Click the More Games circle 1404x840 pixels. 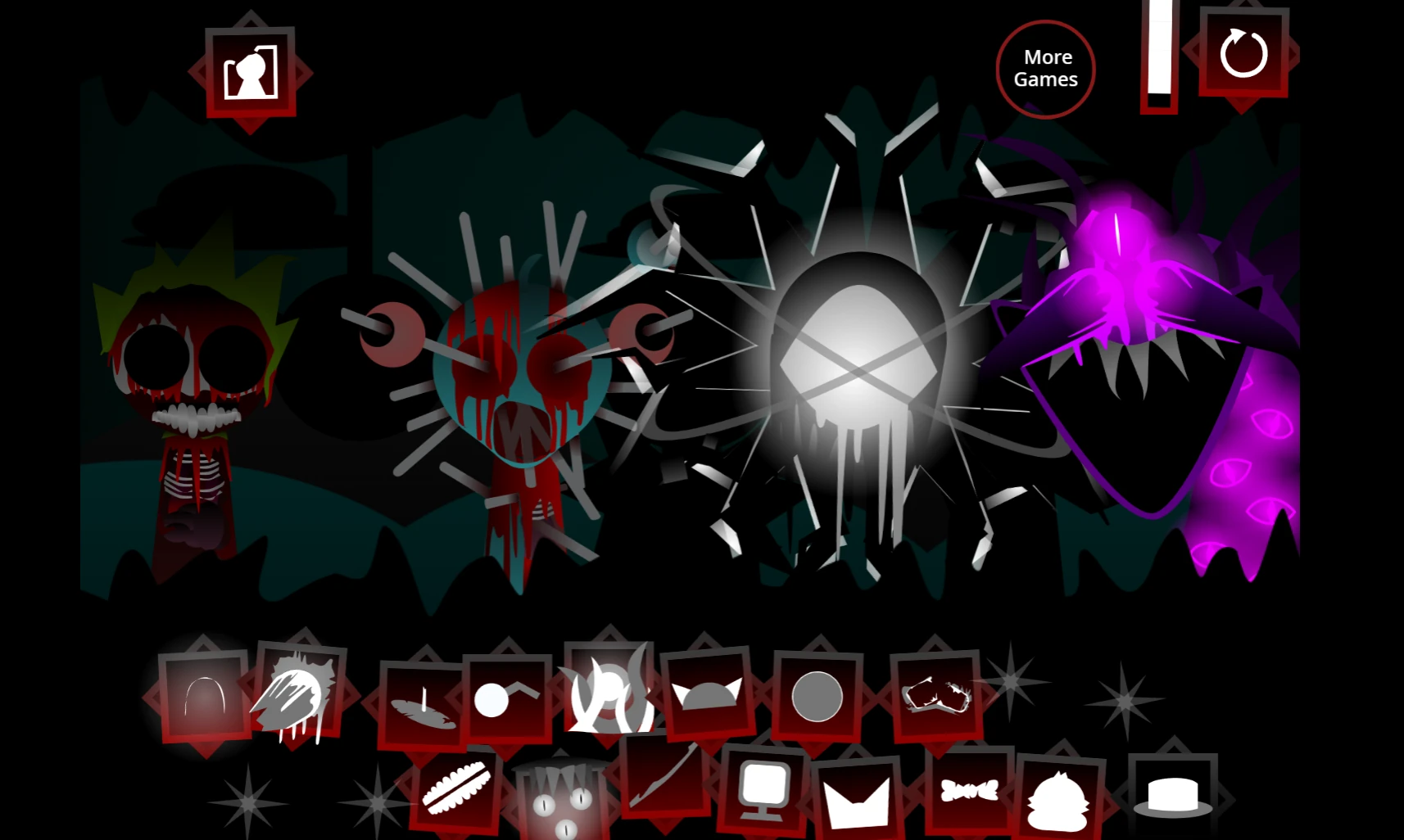(1045, 70)
